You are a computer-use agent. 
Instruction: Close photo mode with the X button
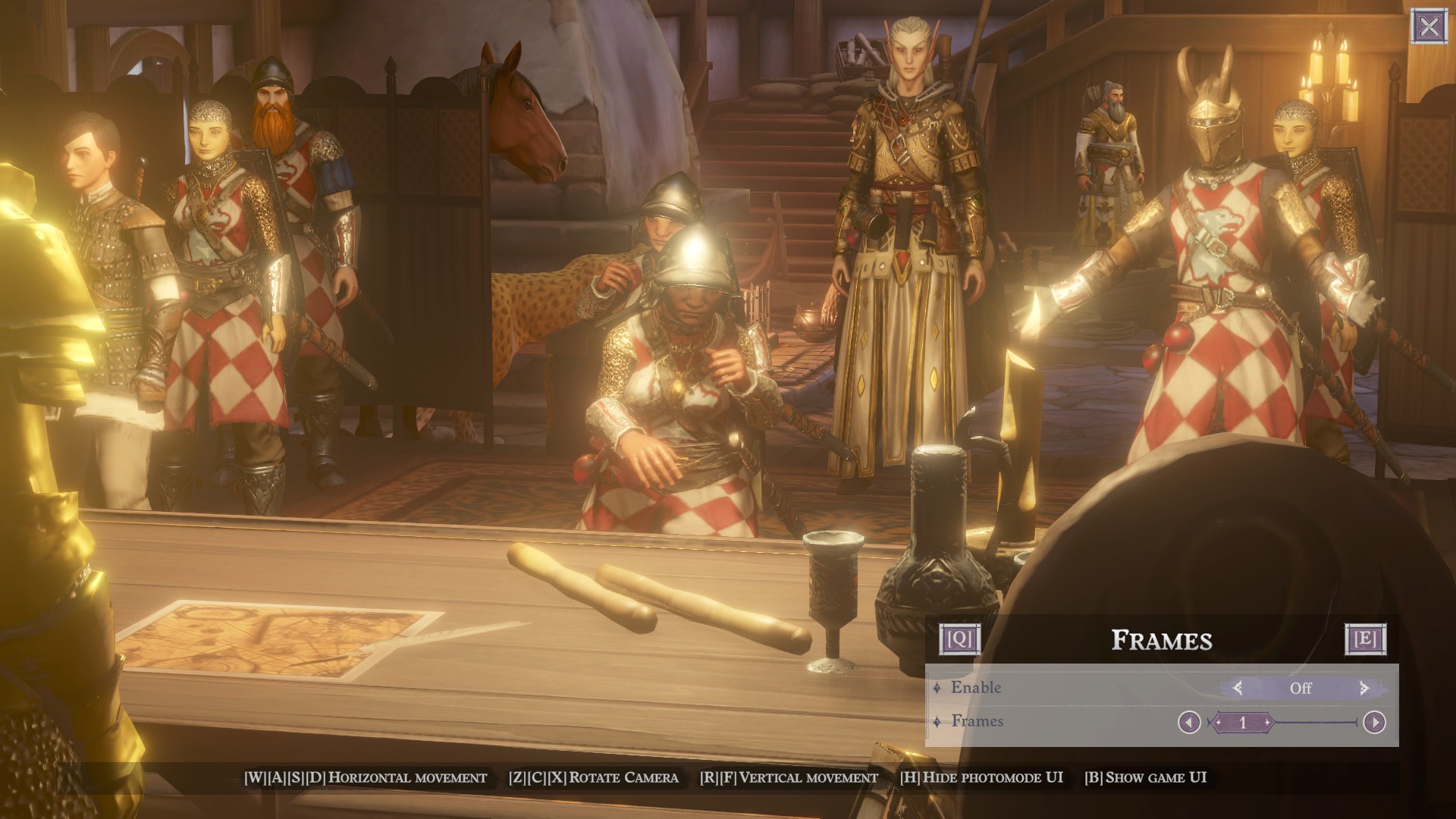[1429, 27]
